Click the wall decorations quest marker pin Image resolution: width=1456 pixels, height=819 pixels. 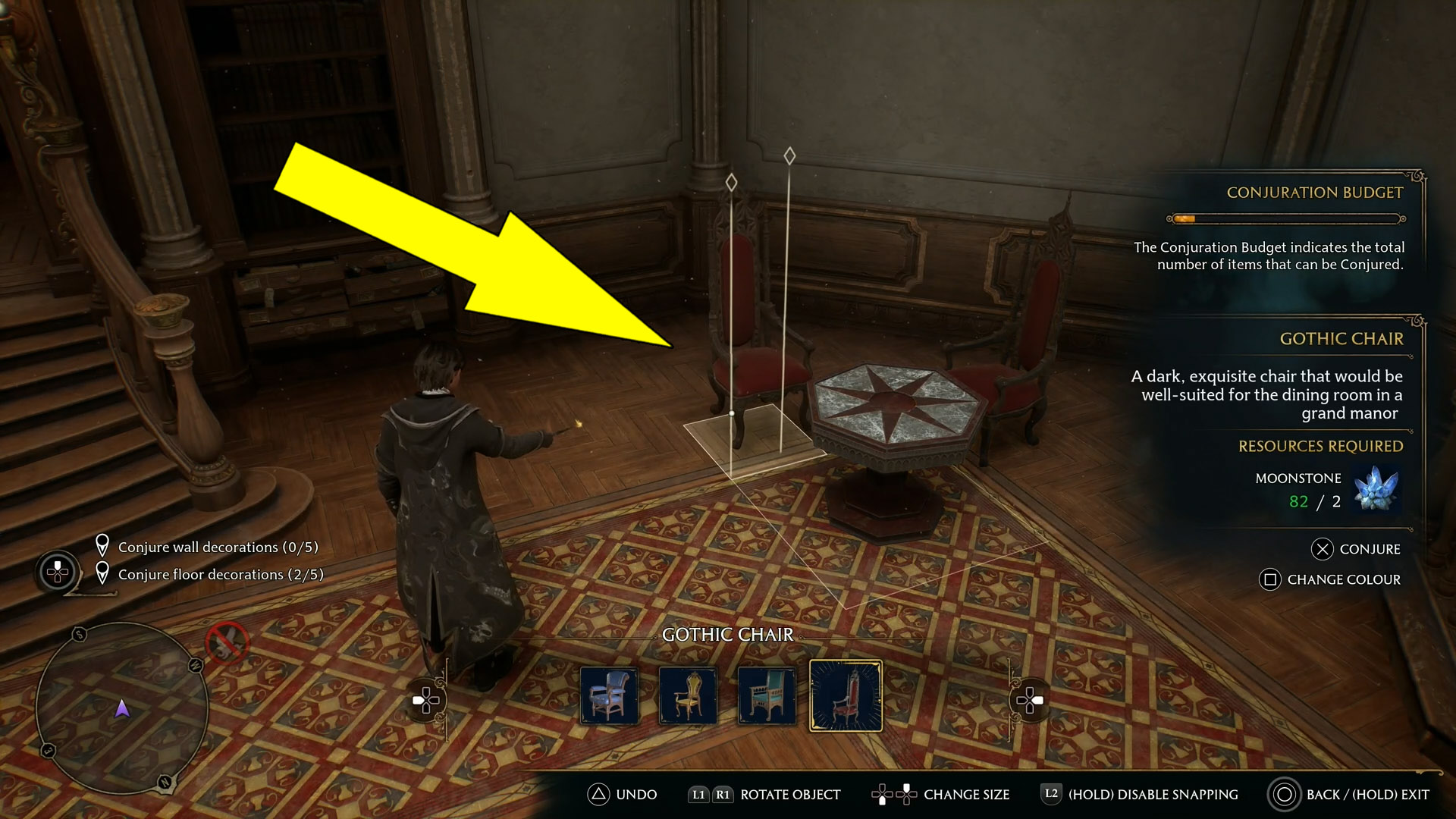pyautogui.click(x=104, y=543)
